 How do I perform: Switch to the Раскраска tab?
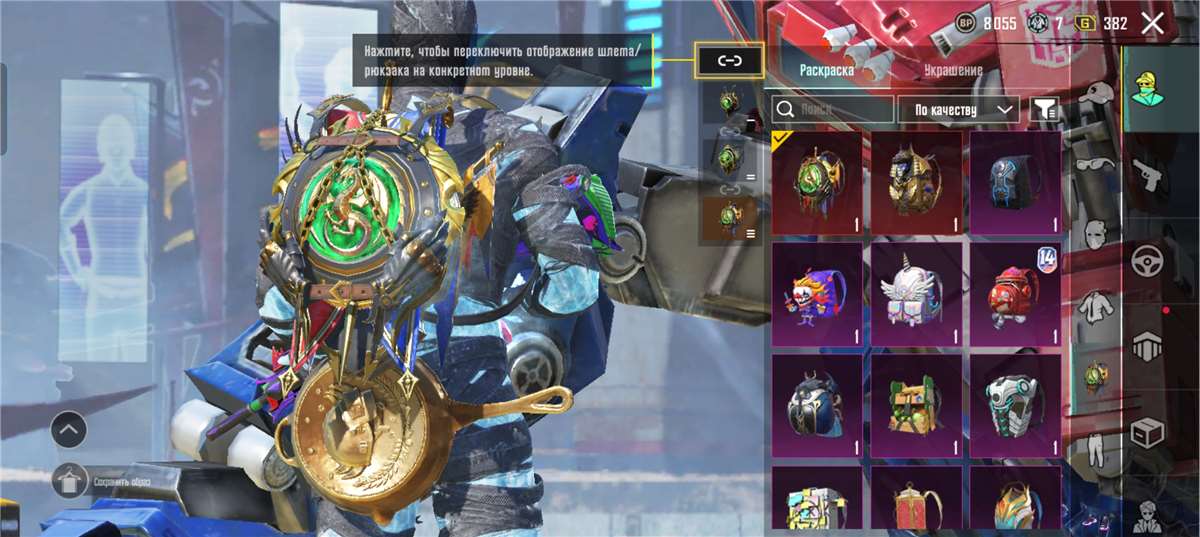click(826, 70)
